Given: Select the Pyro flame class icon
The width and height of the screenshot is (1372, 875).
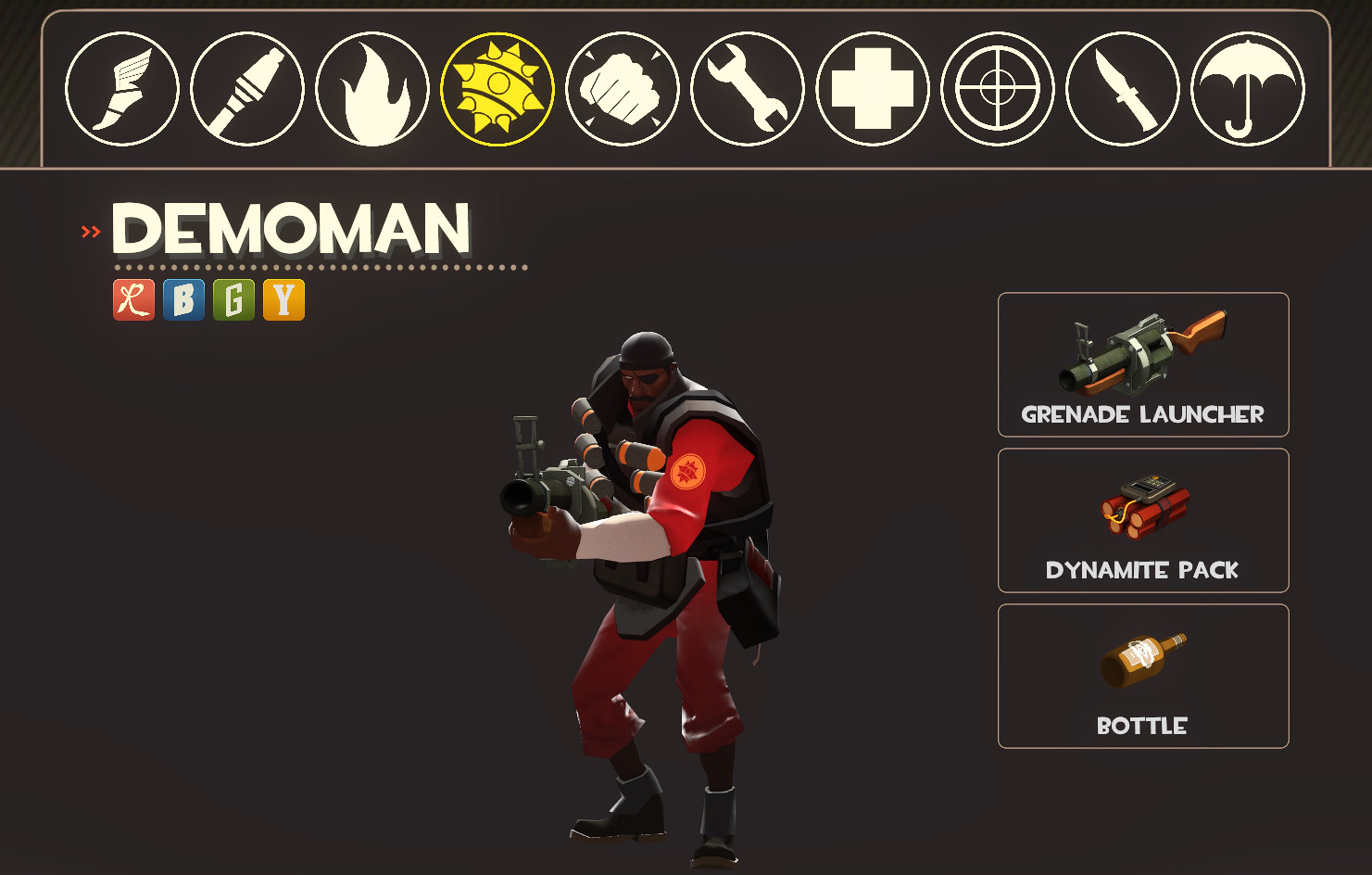Looking at the screenshot, I should pos(372,88).
